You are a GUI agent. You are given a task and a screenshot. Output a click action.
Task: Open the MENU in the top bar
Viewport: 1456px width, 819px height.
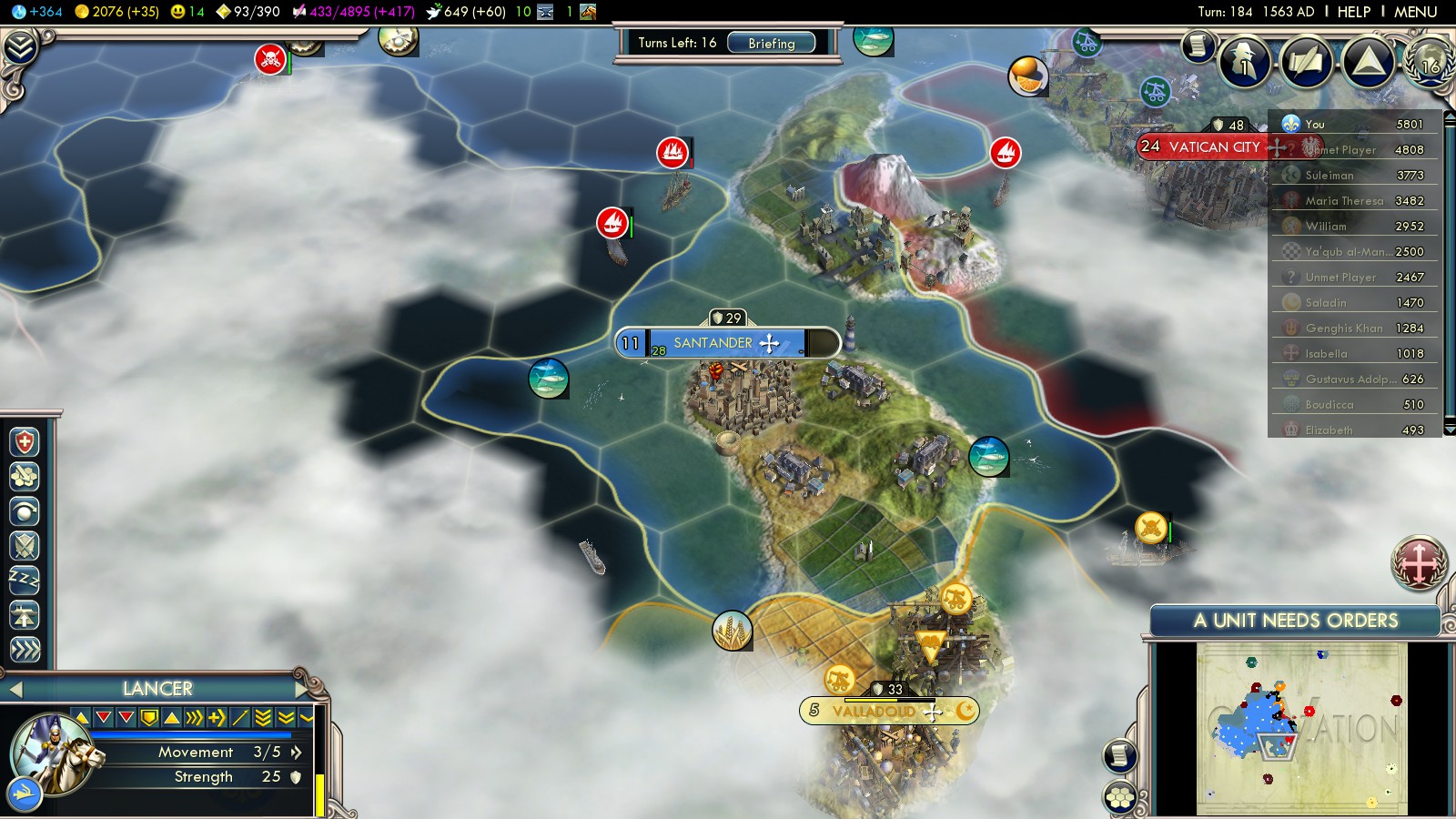tap(1415, 12)
